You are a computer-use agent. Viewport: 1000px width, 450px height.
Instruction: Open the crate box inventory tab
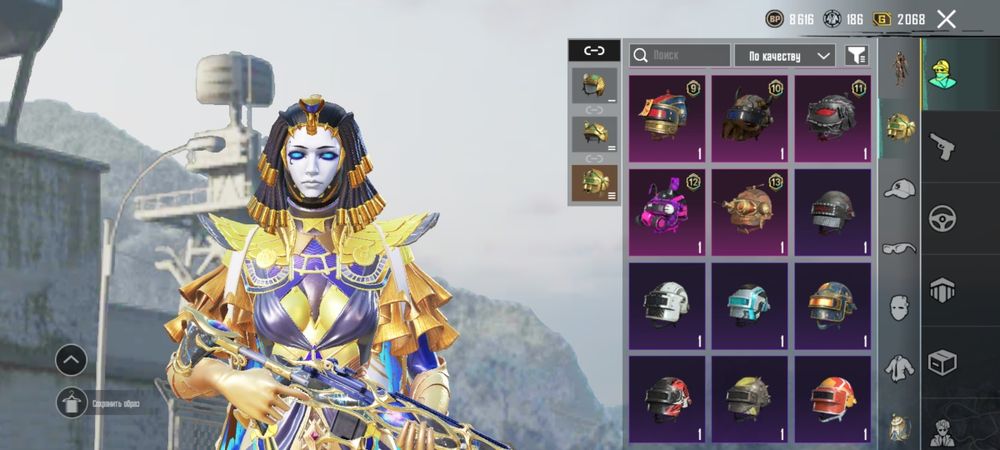pyautogui.click(x=942, y=361)
